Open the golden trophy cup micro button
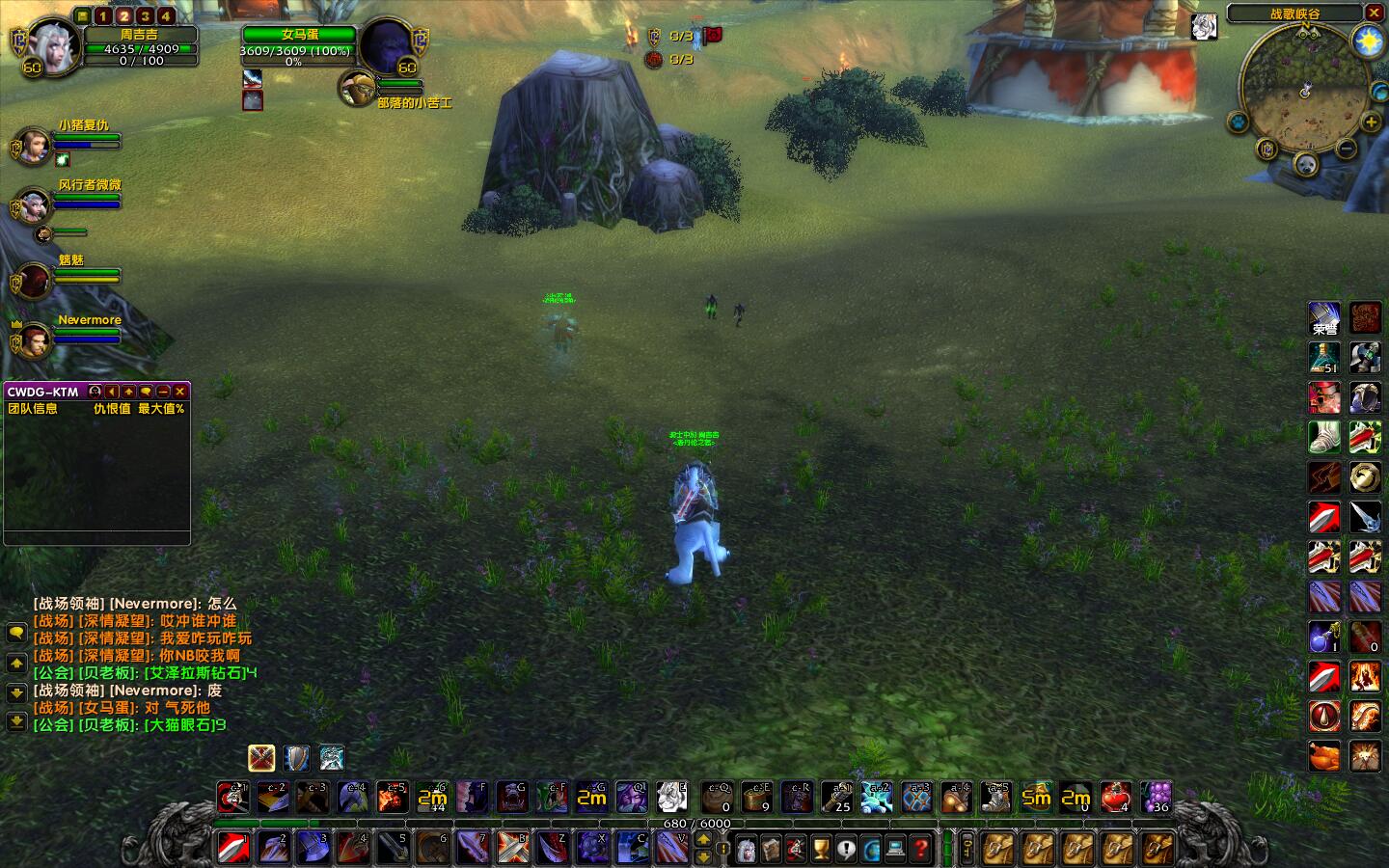 click(x=821, y=849)
